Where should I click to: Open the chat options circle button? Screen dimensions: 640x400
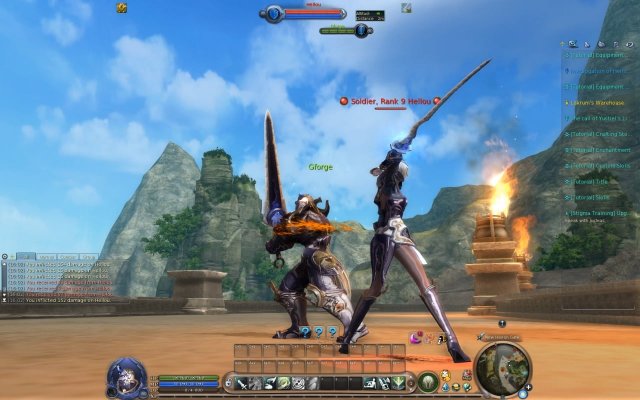click(x=5, y=257)
